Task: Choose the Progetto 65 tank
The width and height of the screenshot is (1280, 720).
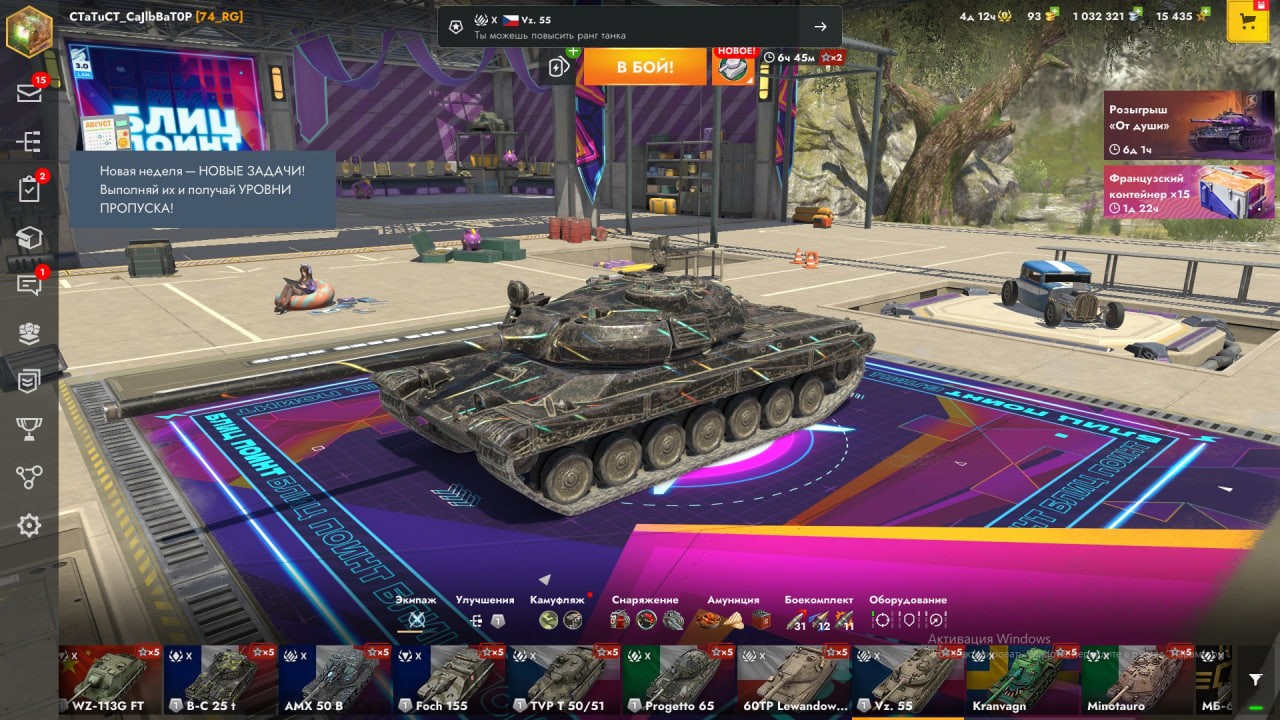Action: tap(679, 680)
